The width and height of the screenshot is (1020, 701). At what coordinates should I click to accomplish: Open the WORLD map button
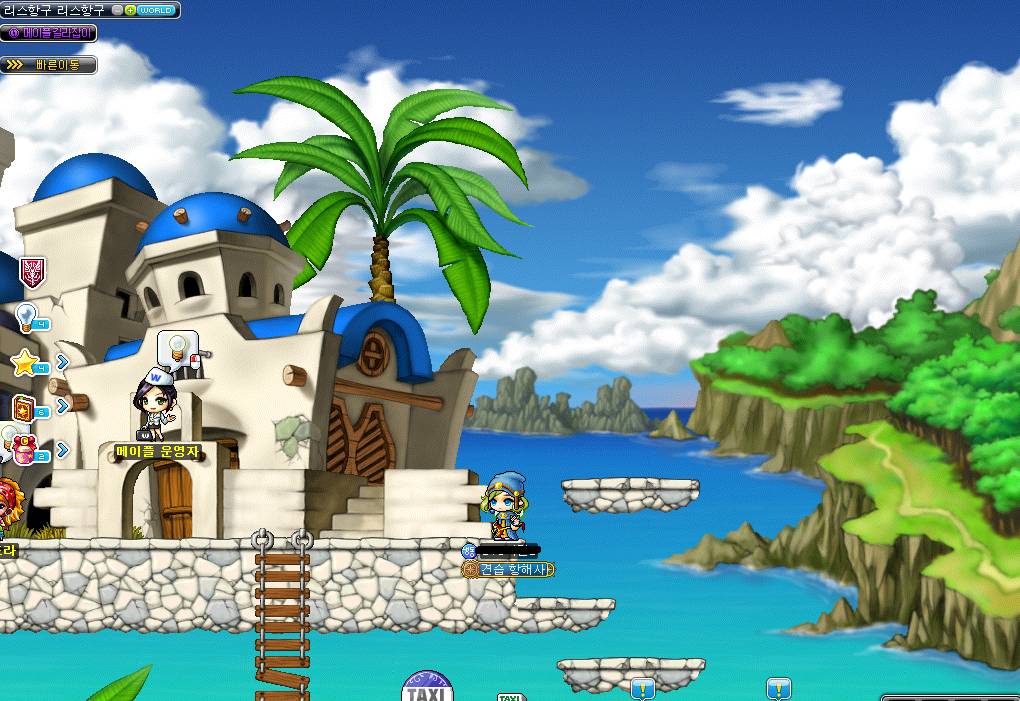tap(157, 10)
